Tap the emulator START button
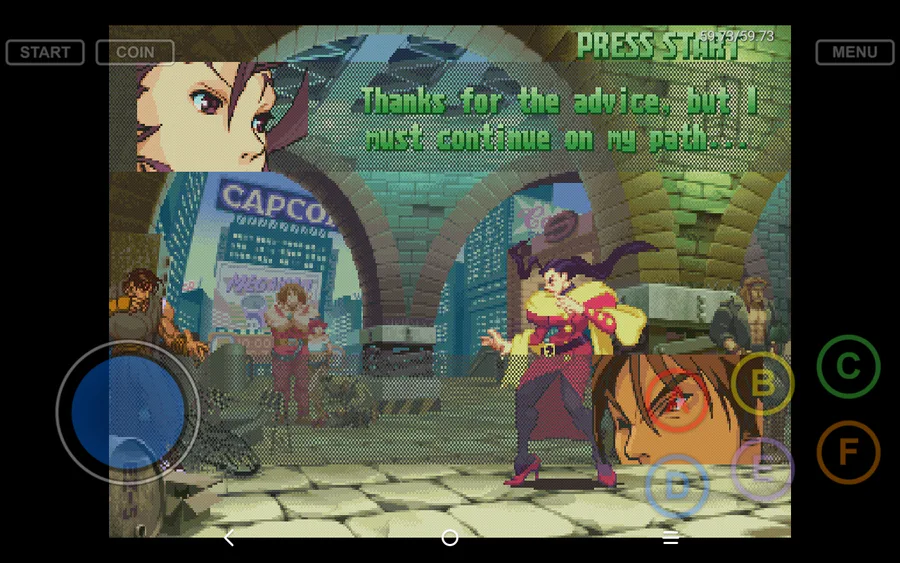This screenshot has height=563, width=900. click(45, 52)
